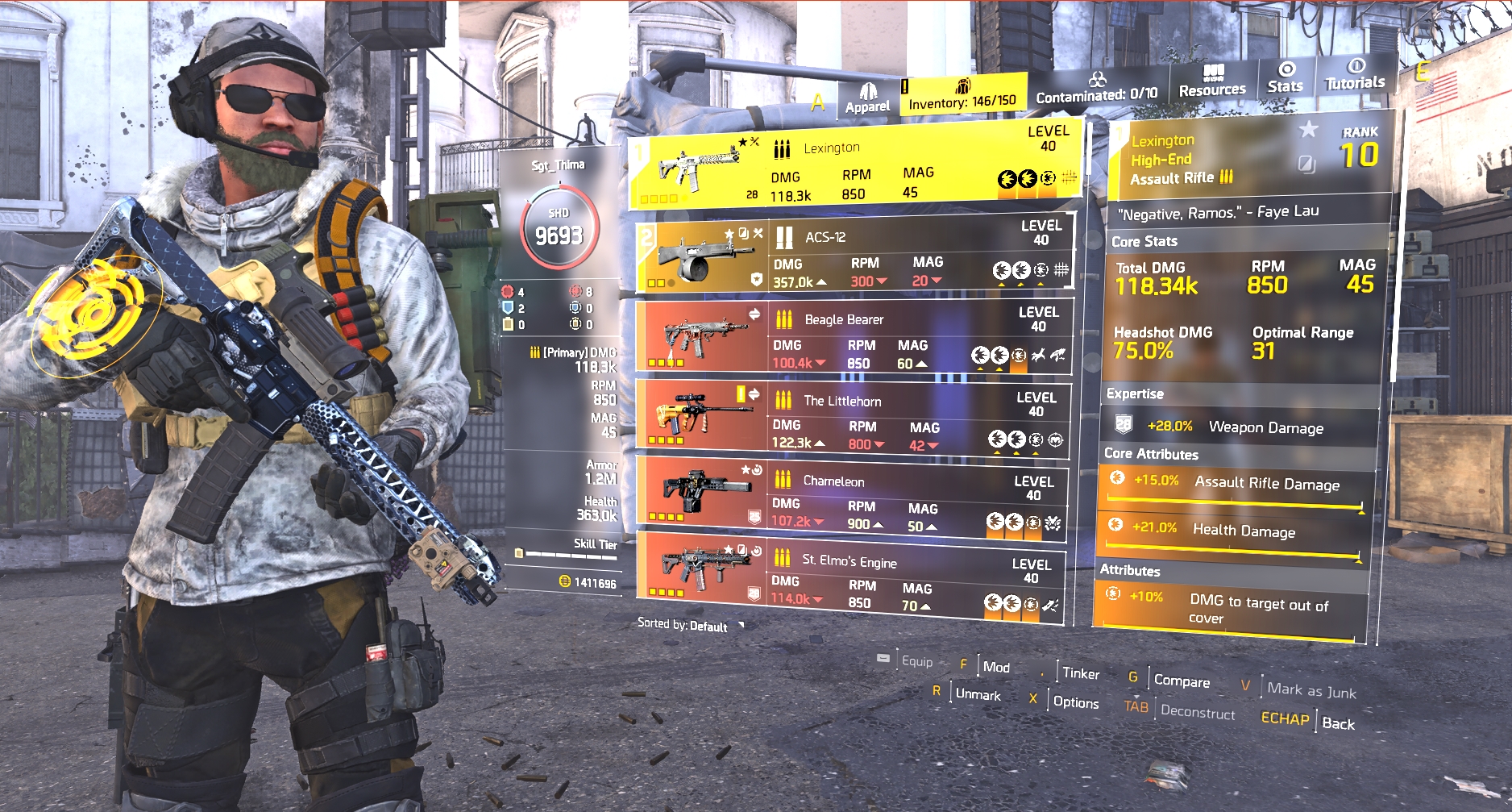Select the Lexington assault rifle row

pyautogui.click(x=854, y=168)
